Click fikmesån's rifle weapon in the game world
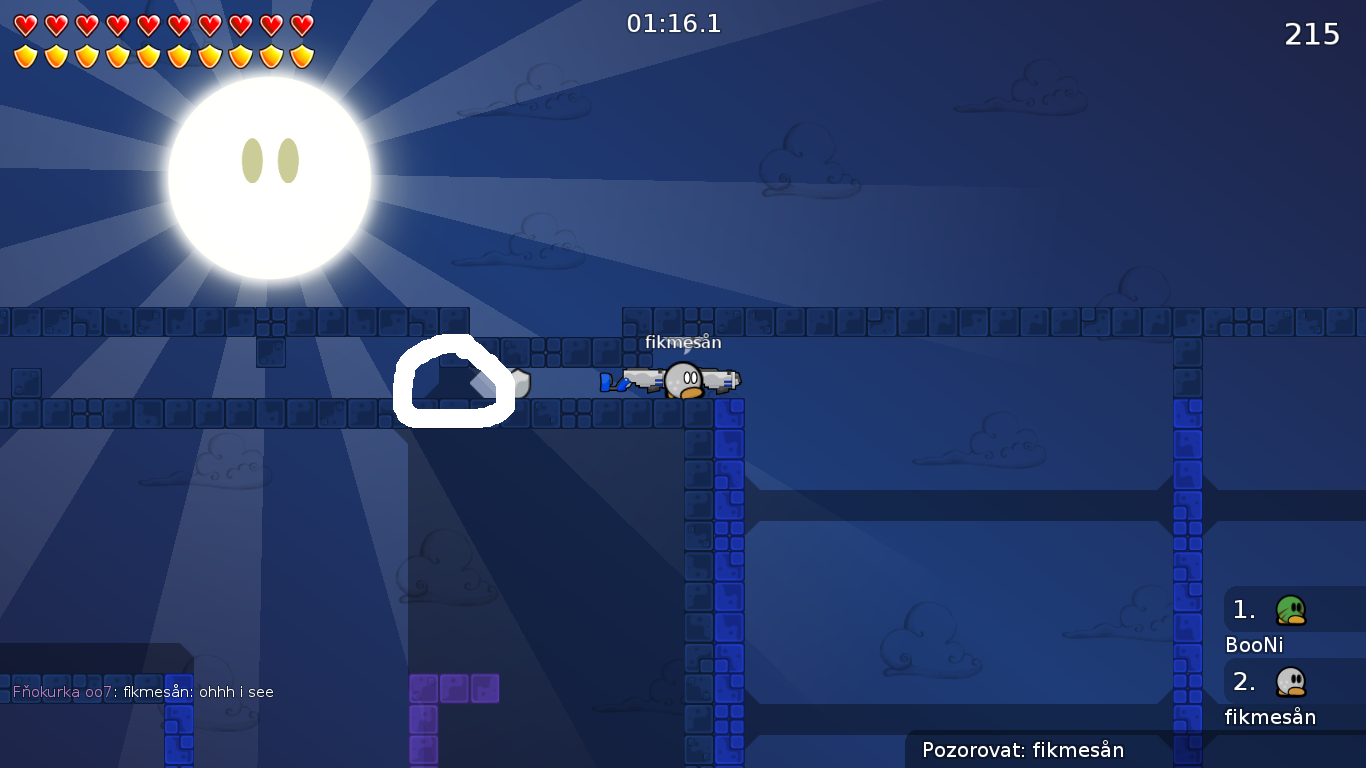This screenshot has height=768, width=1366. (x=722, y=378)
